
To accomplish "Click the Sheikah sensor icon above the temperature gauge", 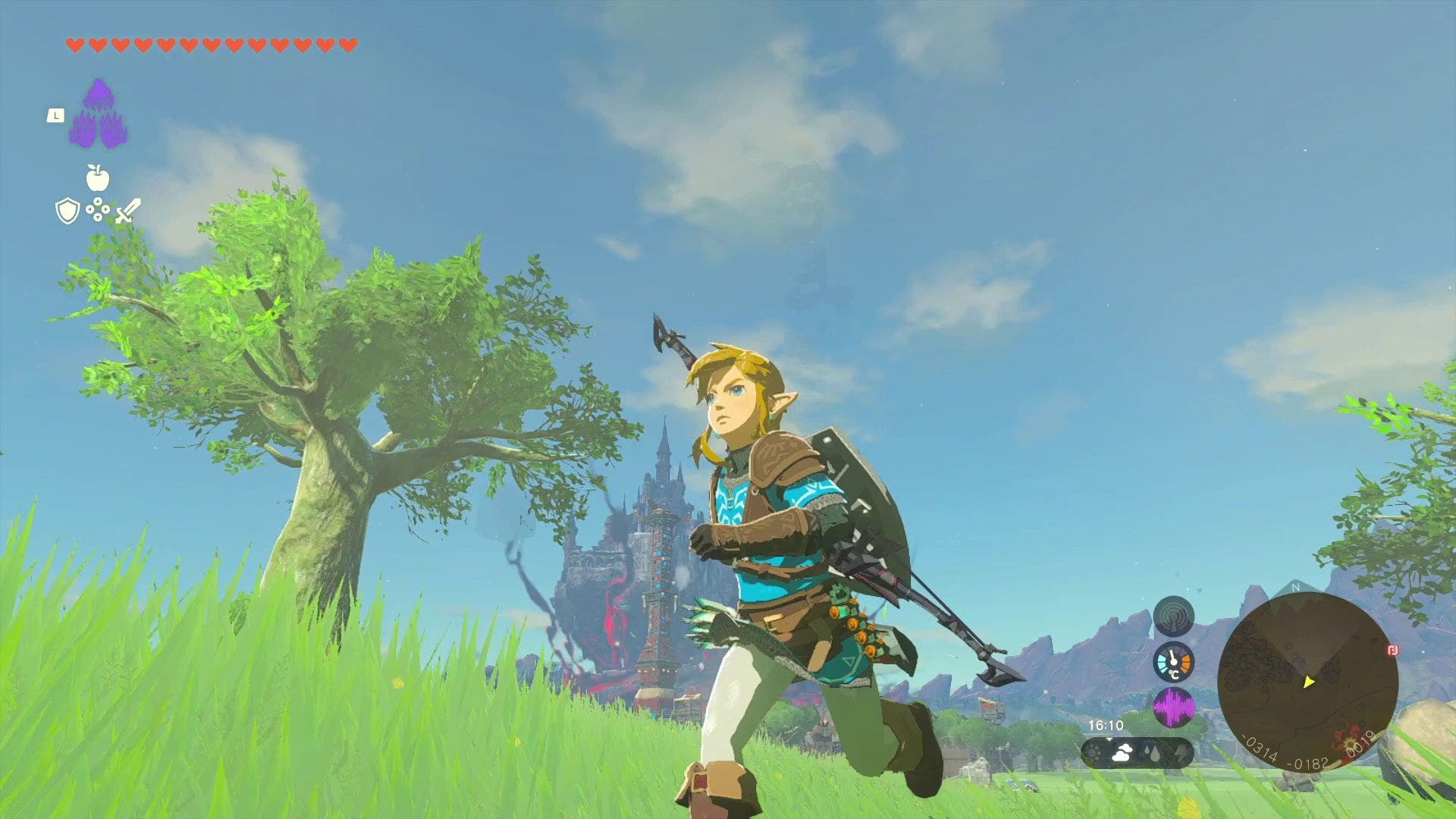I will tap(1172, 616).
